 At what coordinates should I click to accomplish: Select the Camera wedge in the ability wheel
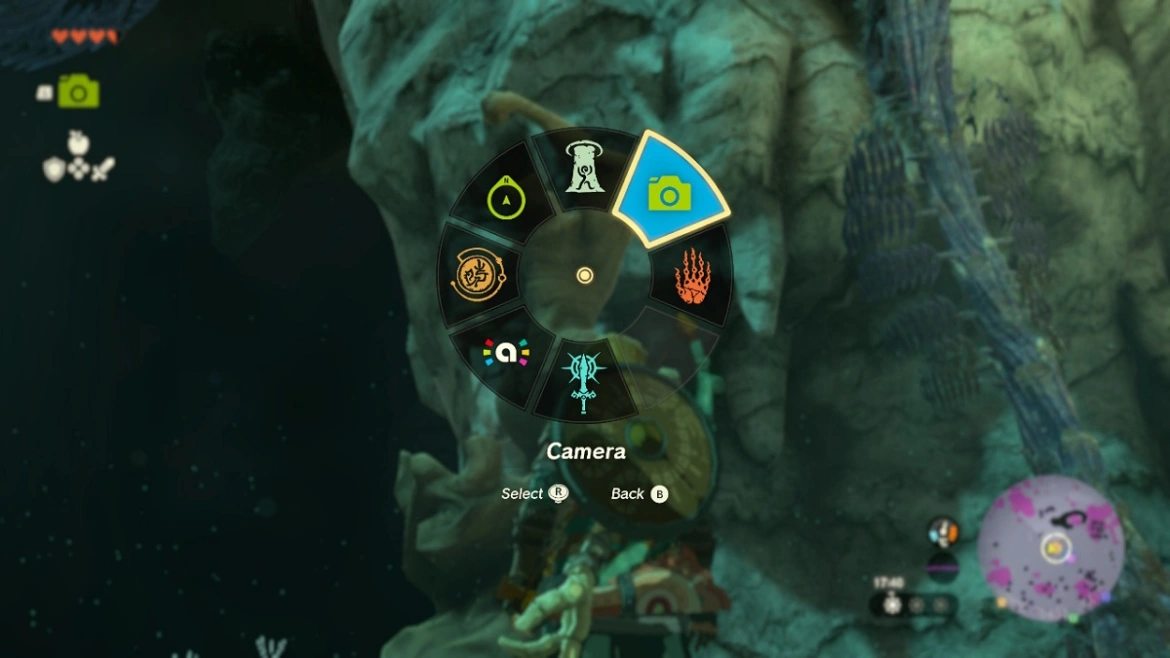(668, 194)
